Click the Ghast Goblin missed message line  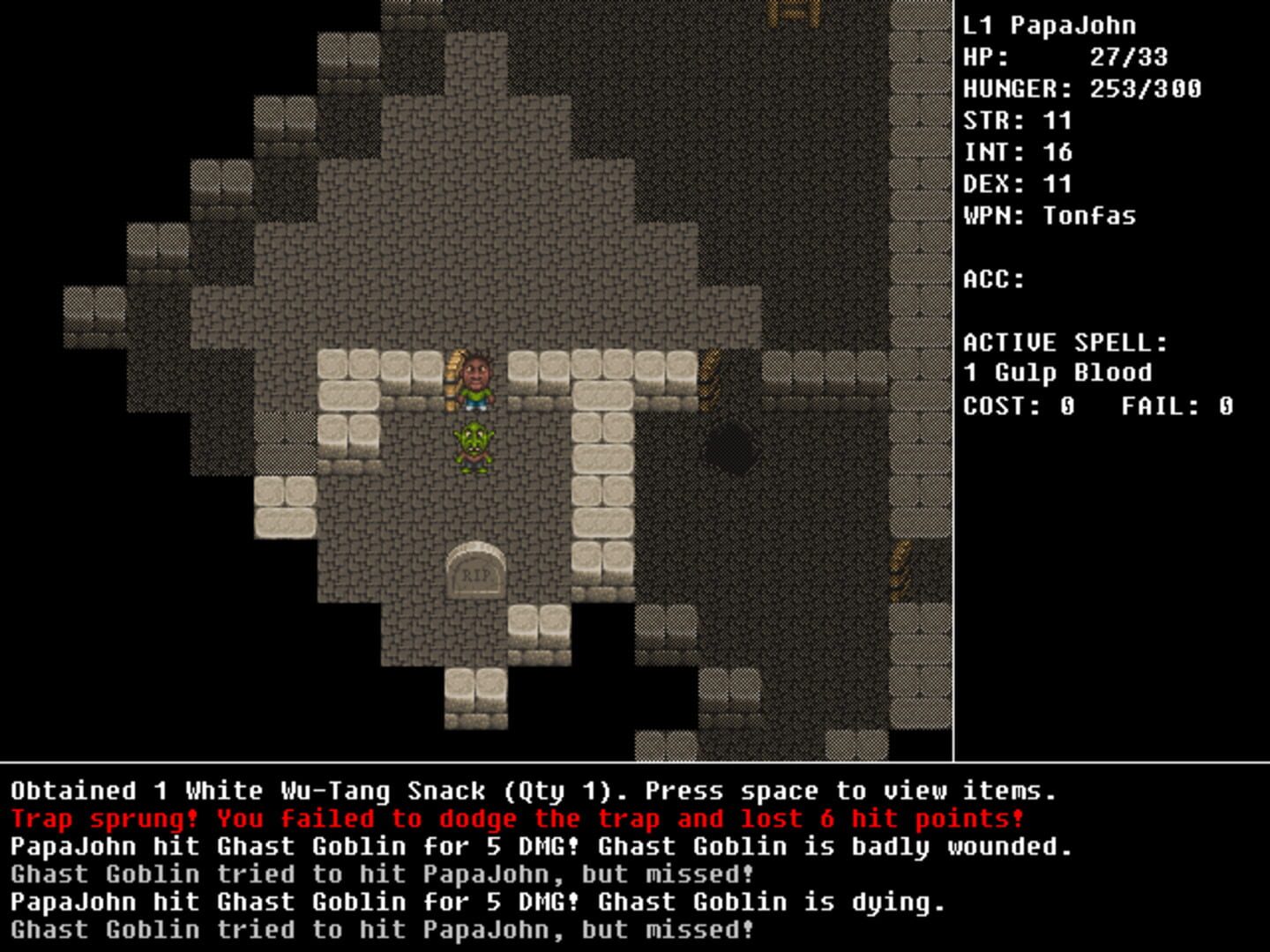click(x=383, y=930)
